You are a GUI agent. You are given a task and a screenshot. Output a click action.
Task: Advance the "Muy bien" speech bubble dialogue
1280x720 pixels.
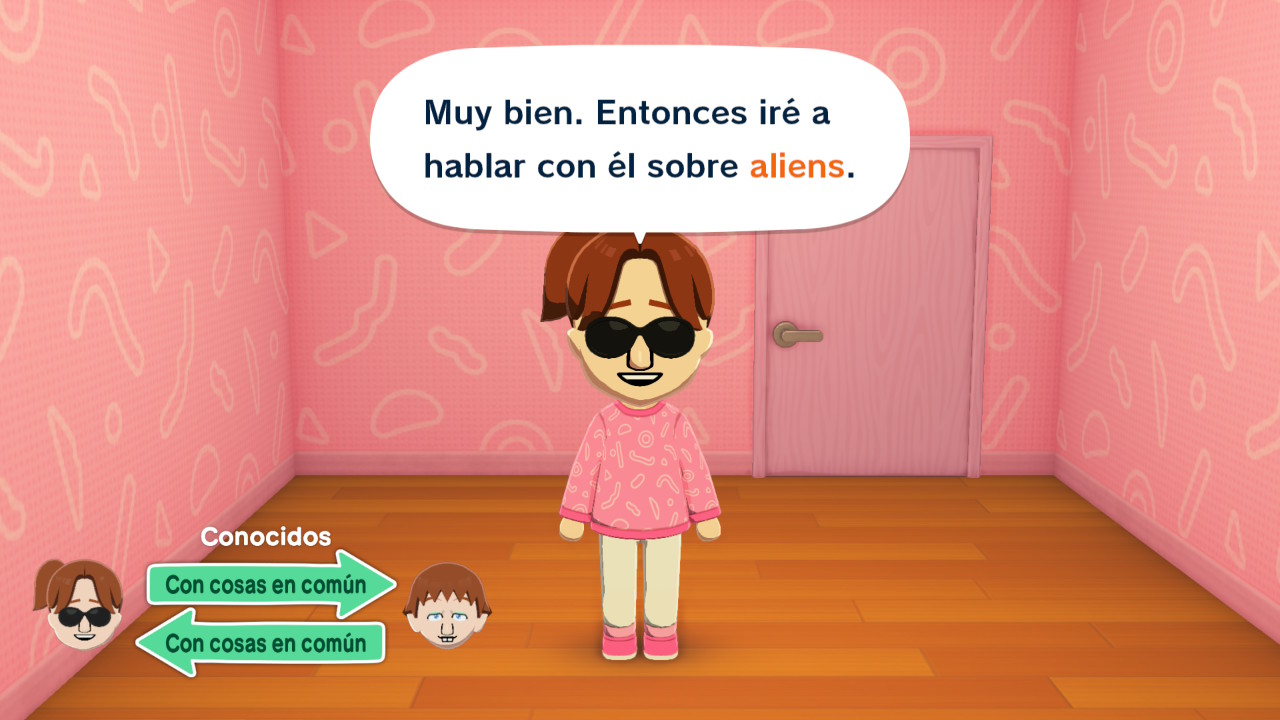pos(639,140)
